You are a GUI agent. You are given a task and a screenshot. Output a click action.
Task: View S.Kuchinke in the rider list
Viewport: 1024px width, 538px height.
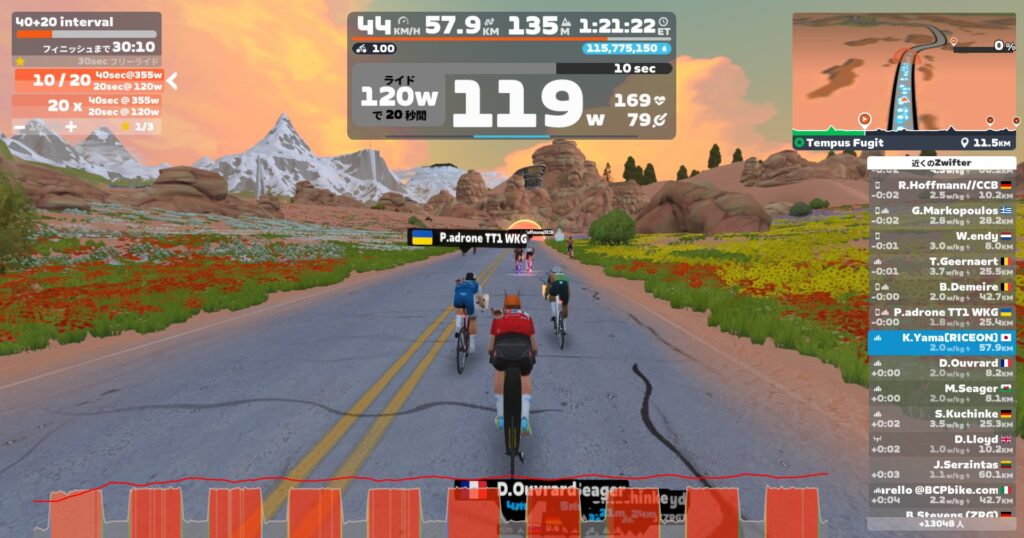click(941, 419)
